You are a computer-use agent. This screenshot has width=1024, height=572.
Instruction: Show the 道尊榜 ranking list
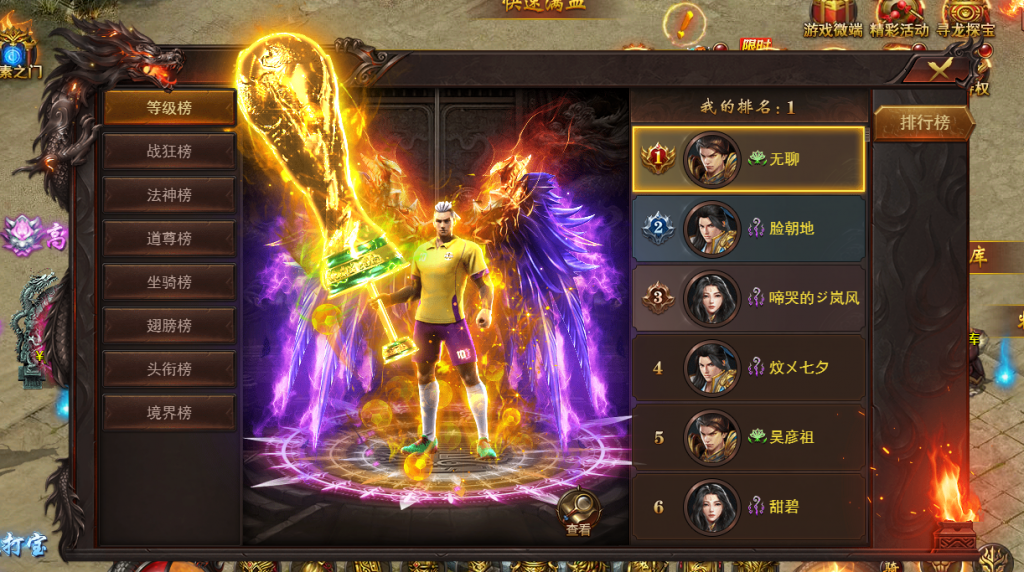[169, 239]
